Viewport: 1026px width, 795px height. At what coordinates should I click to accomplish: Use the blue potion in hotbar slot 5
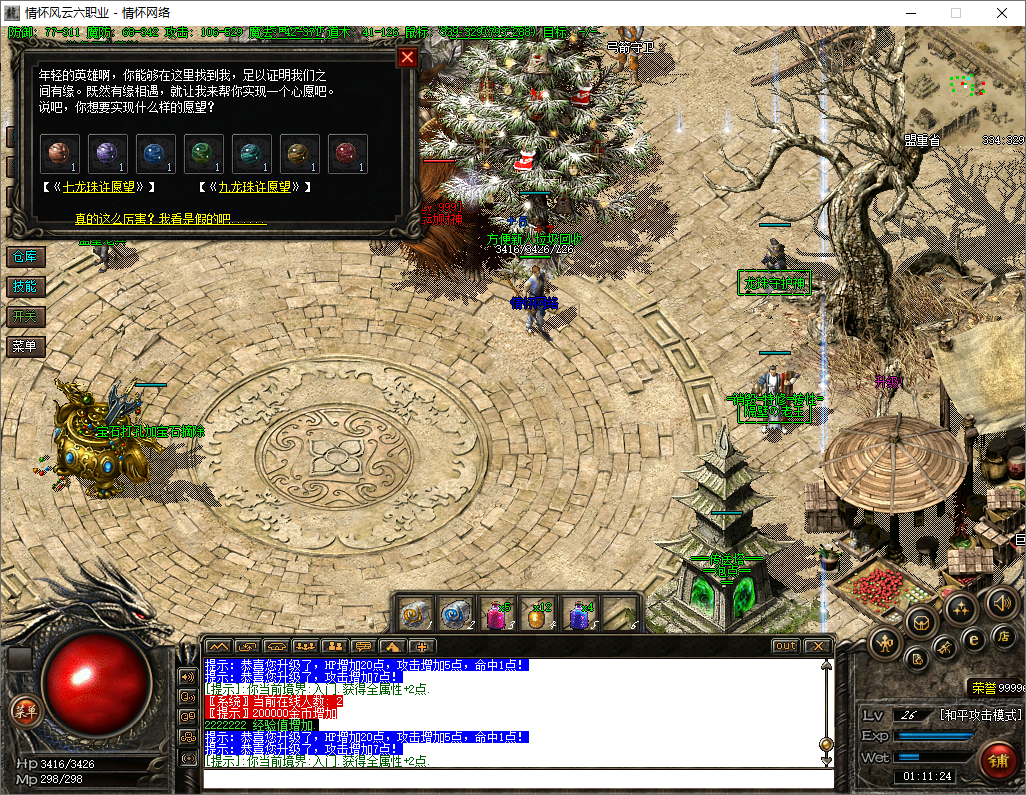[578, 613]
